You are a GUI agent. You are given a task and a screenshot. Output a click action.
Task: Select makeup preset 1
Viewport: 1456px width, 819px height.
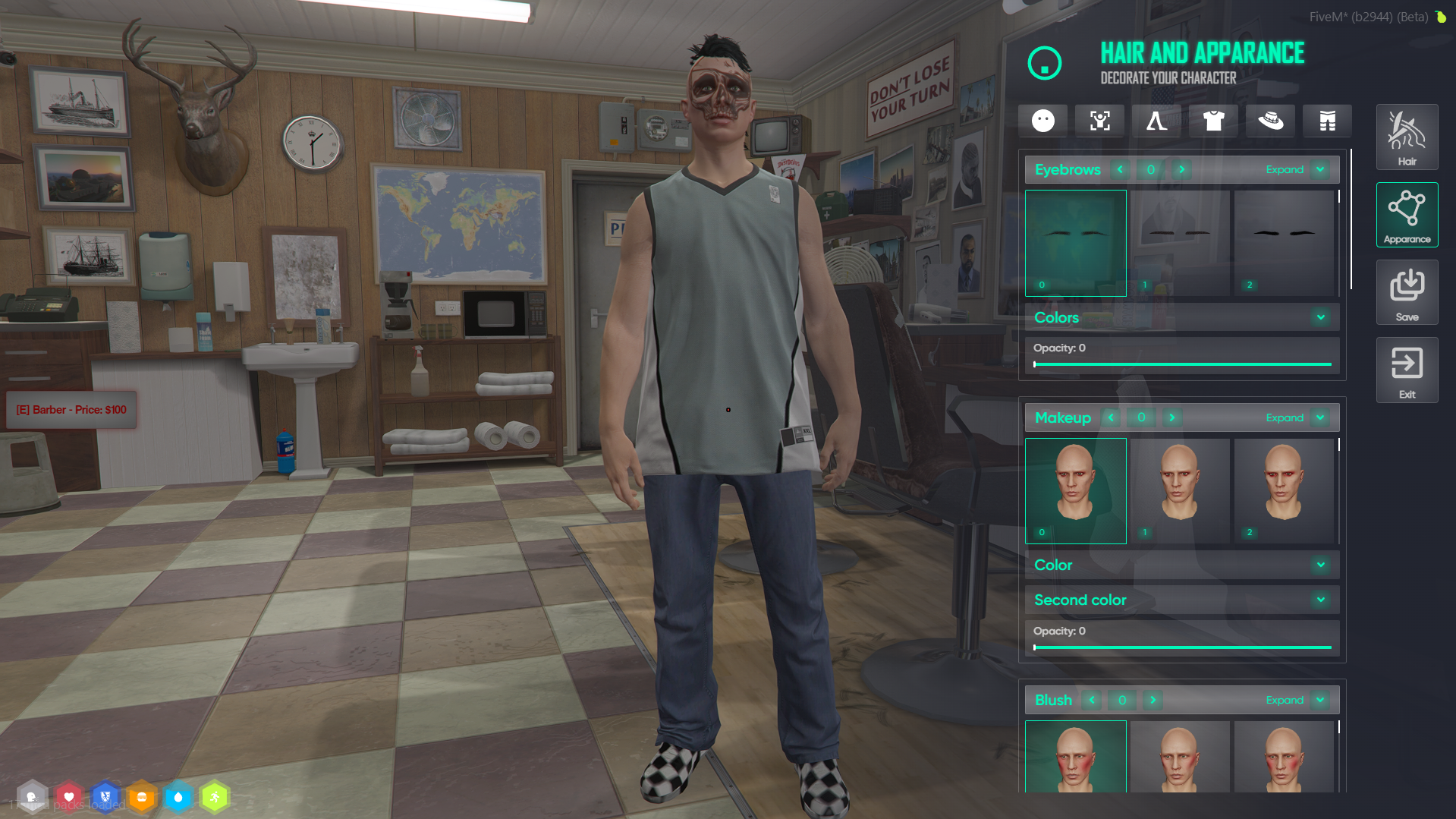coord(1180,490)
